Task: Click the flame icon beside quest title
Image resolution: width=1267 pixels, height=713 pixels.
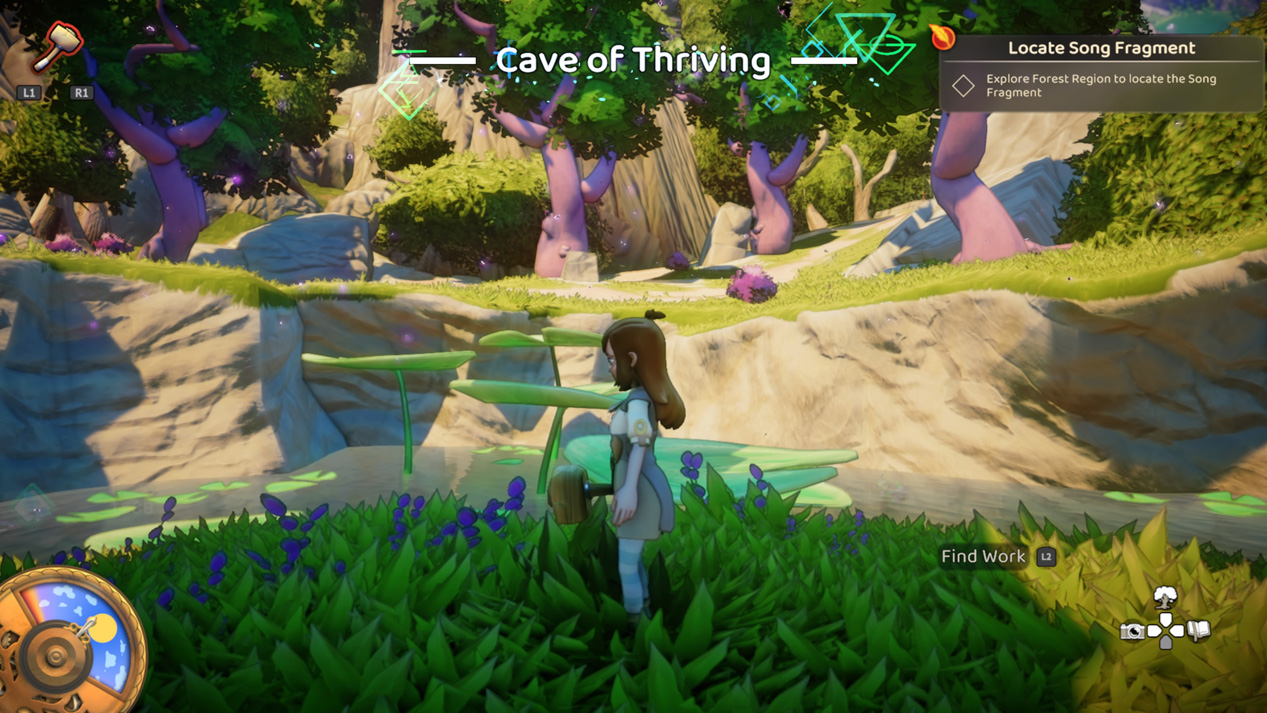Action: click(942, 38)
